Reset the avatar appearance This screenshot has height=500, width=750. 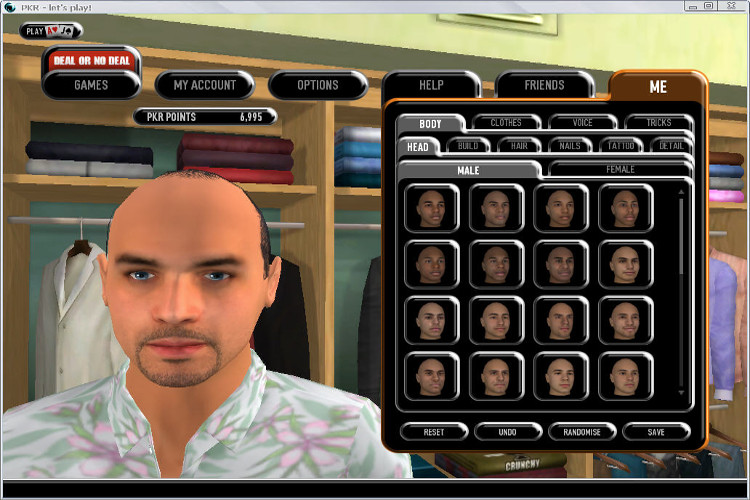433,432
